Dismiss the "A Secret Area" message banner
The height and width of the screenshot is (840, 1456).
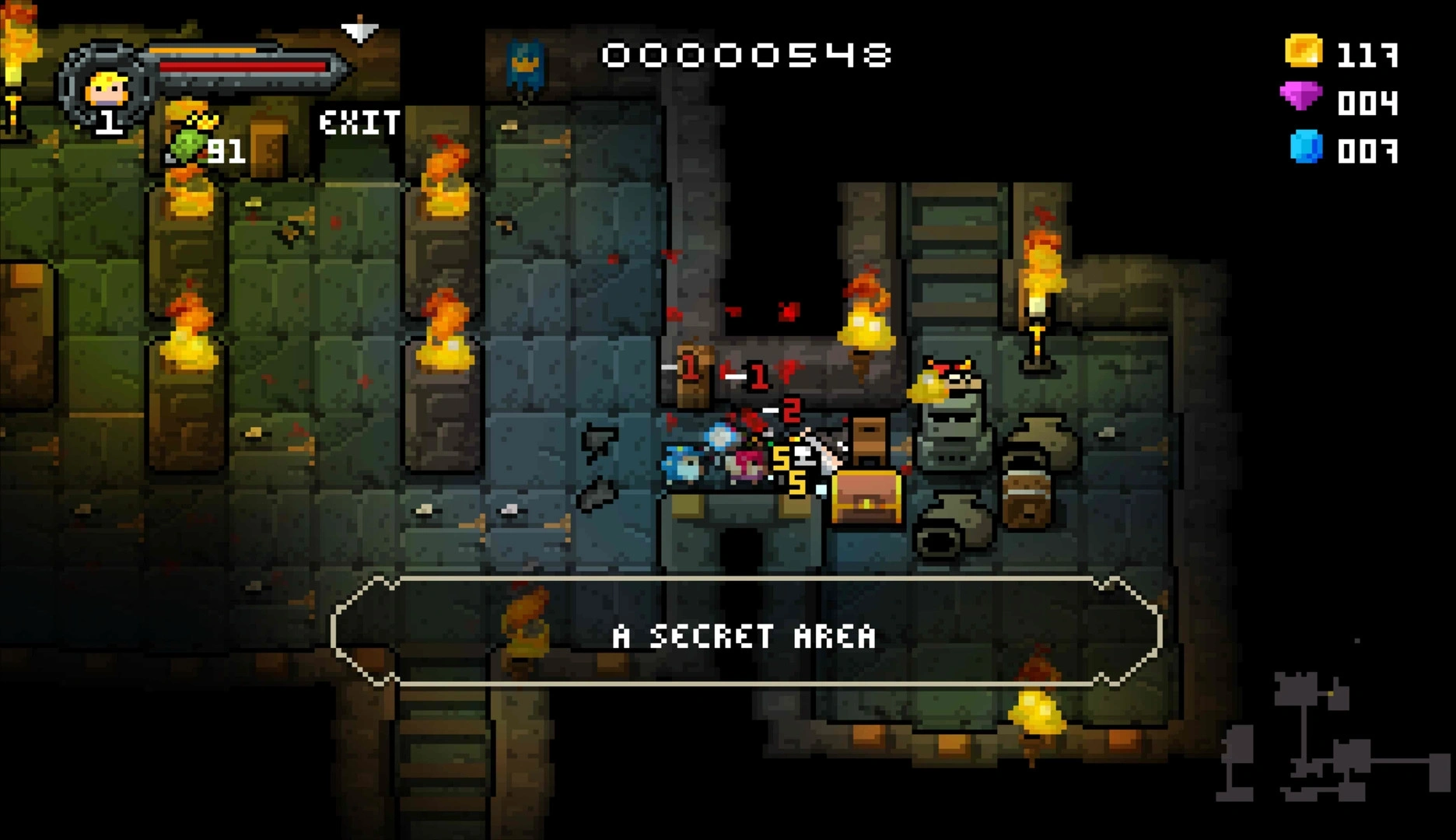point(745,633)
